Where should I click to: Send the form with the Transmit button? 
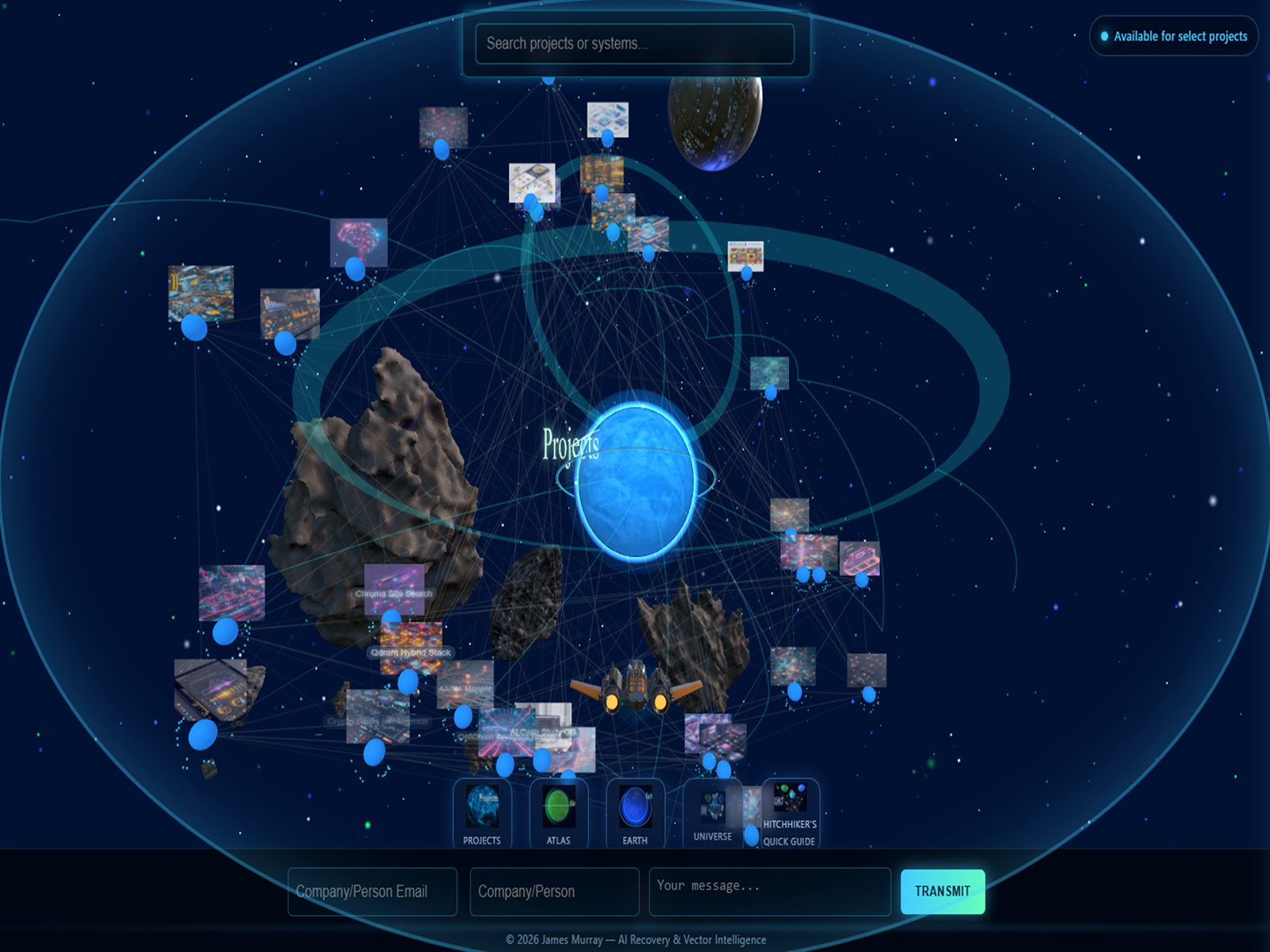tap(942, 892)
